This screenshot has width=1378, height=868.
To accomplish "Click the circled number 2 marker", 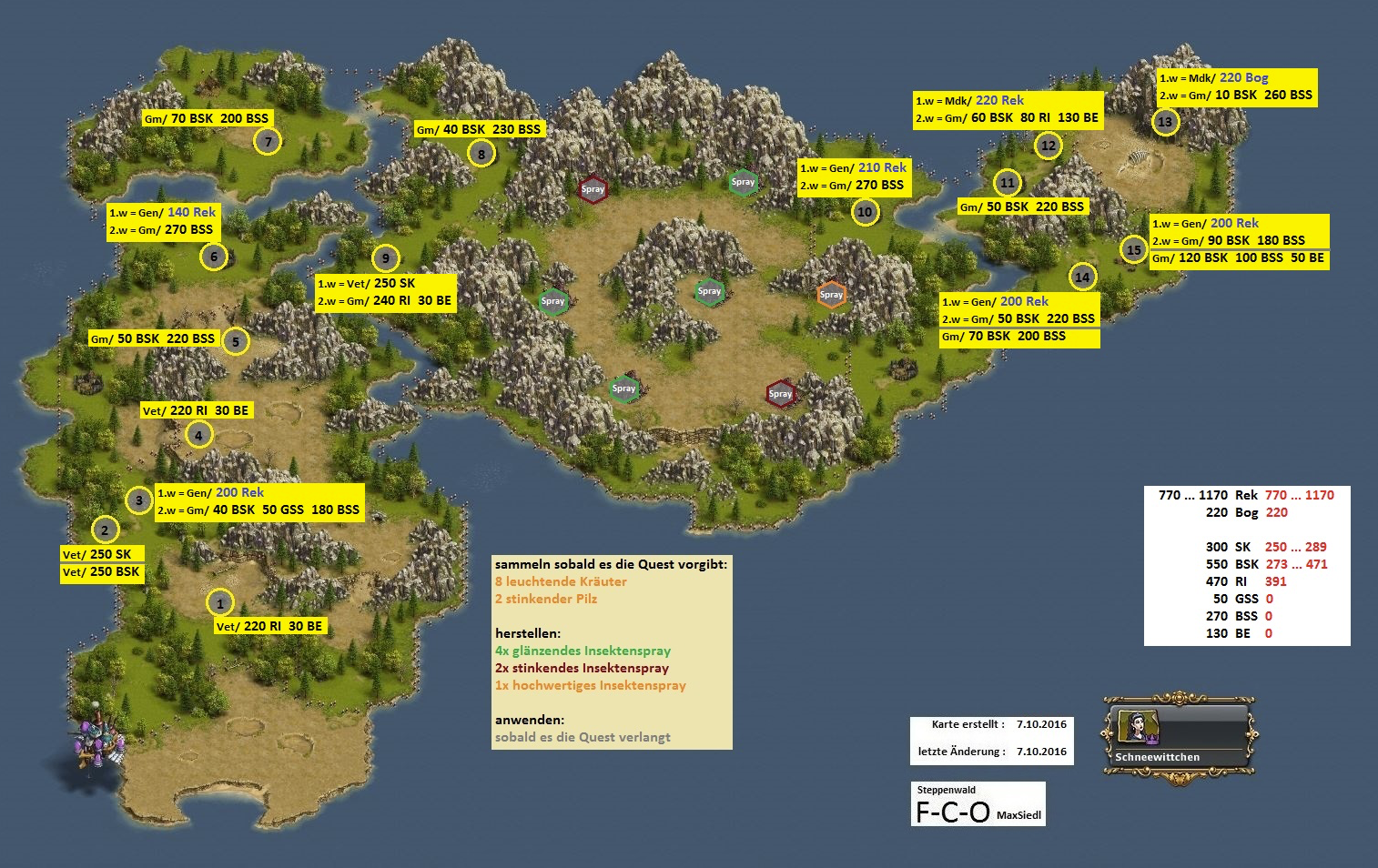I will (x=105, y=530).
